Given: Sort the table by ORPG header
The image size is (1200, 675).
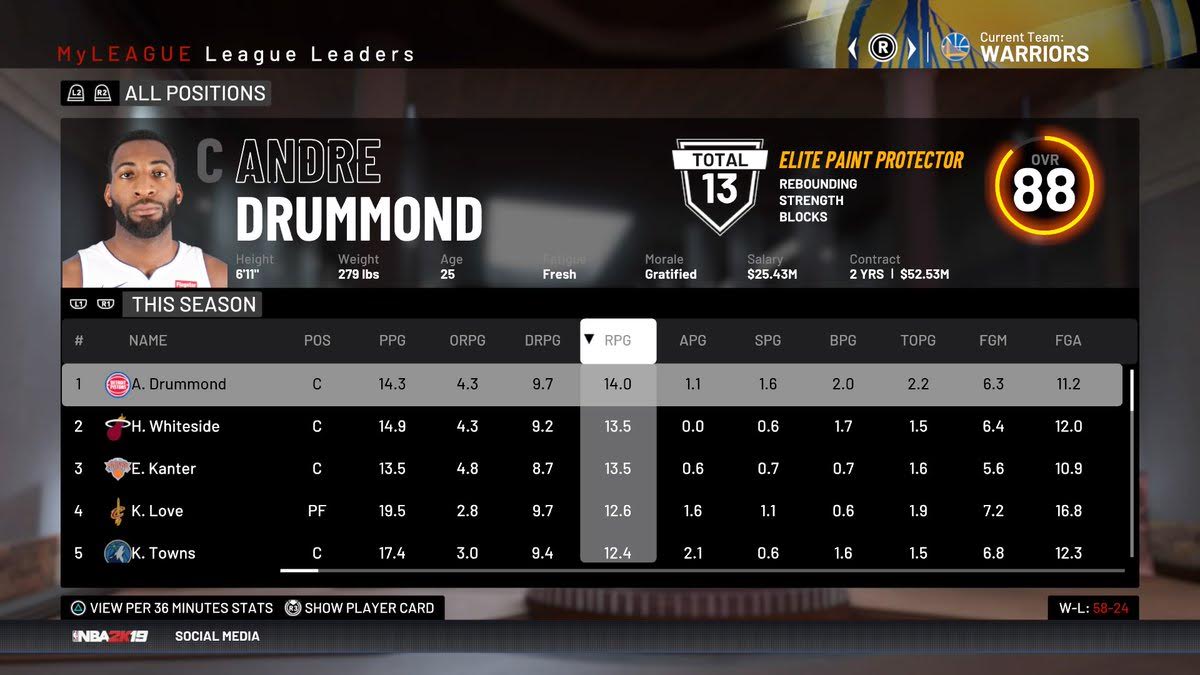Looking at the screenshot, I should click(467, 340).
